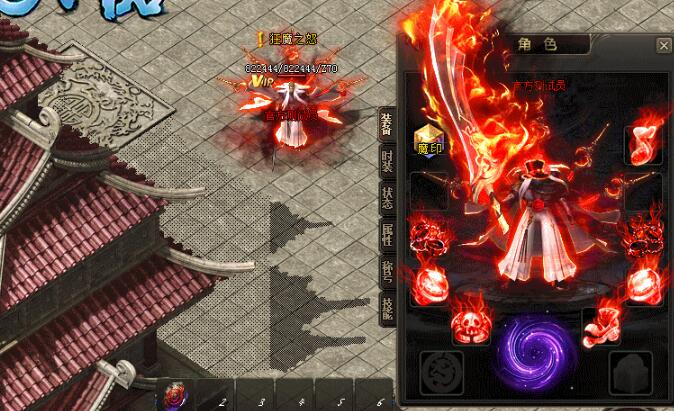Use the item in hotbar slot 1
Image resolution: width=674 pixels, height=411 pixels.
tap(174, 396)
